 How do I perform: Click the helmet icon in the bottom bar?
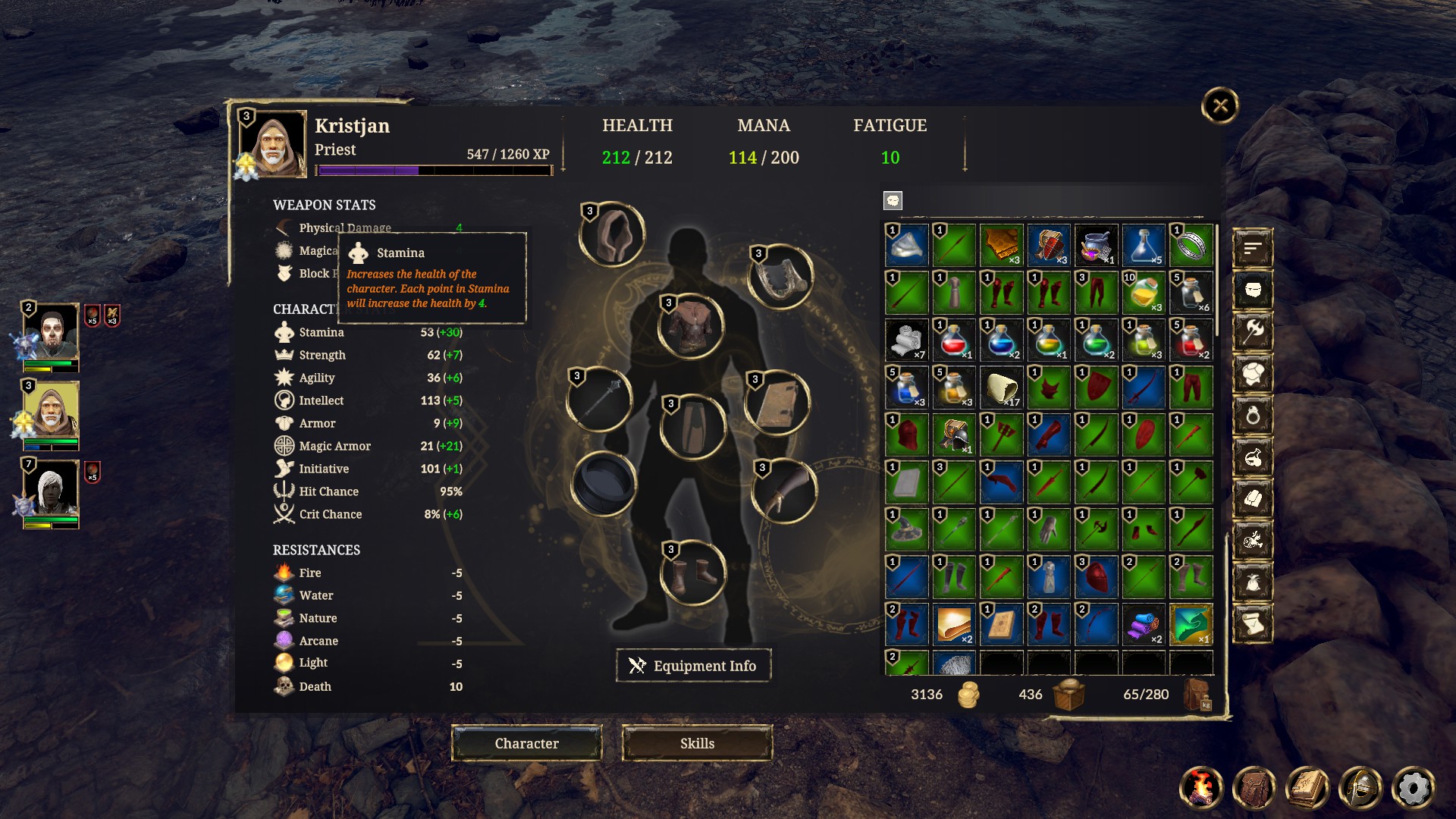pos(1360,788)
